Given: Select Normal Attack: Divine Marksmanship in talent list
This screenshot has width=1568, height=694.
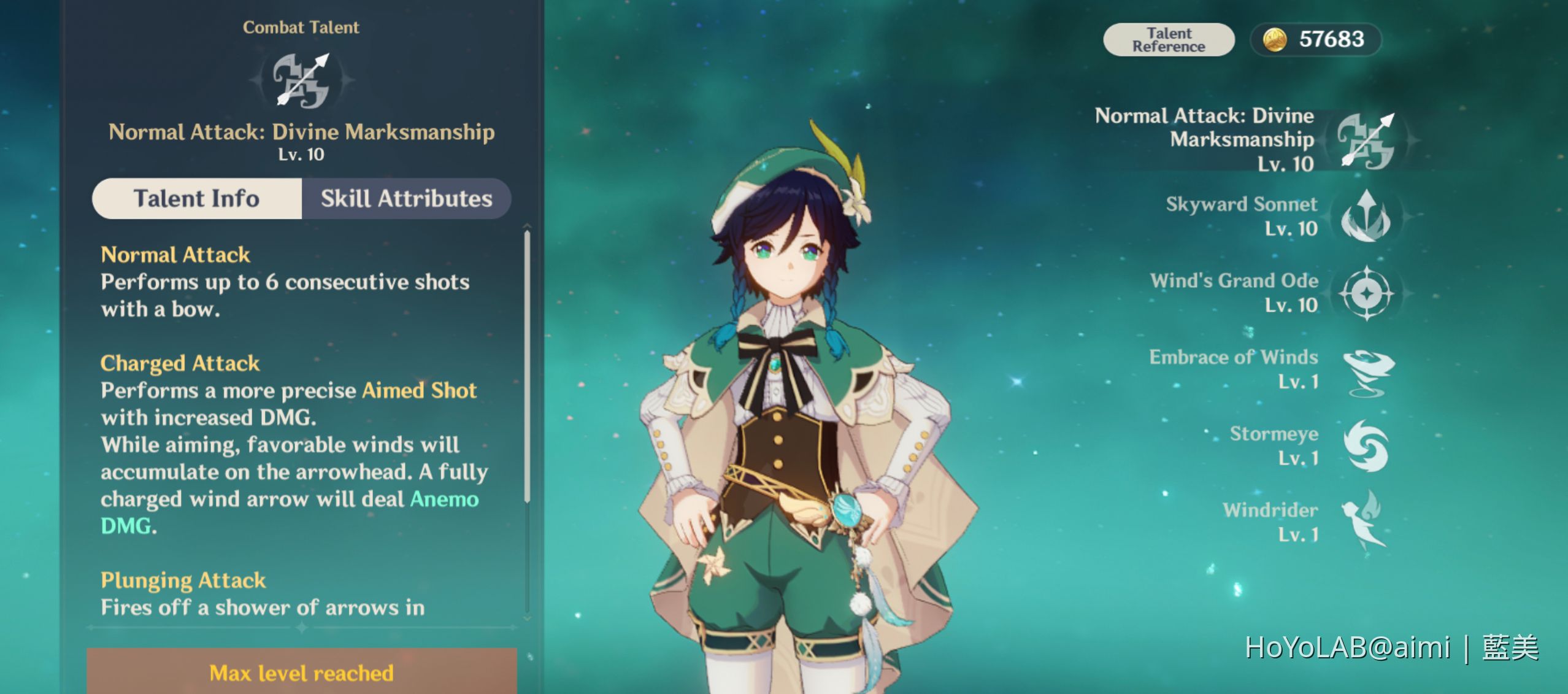Looking at the screenshot, I should (1366, 141).
